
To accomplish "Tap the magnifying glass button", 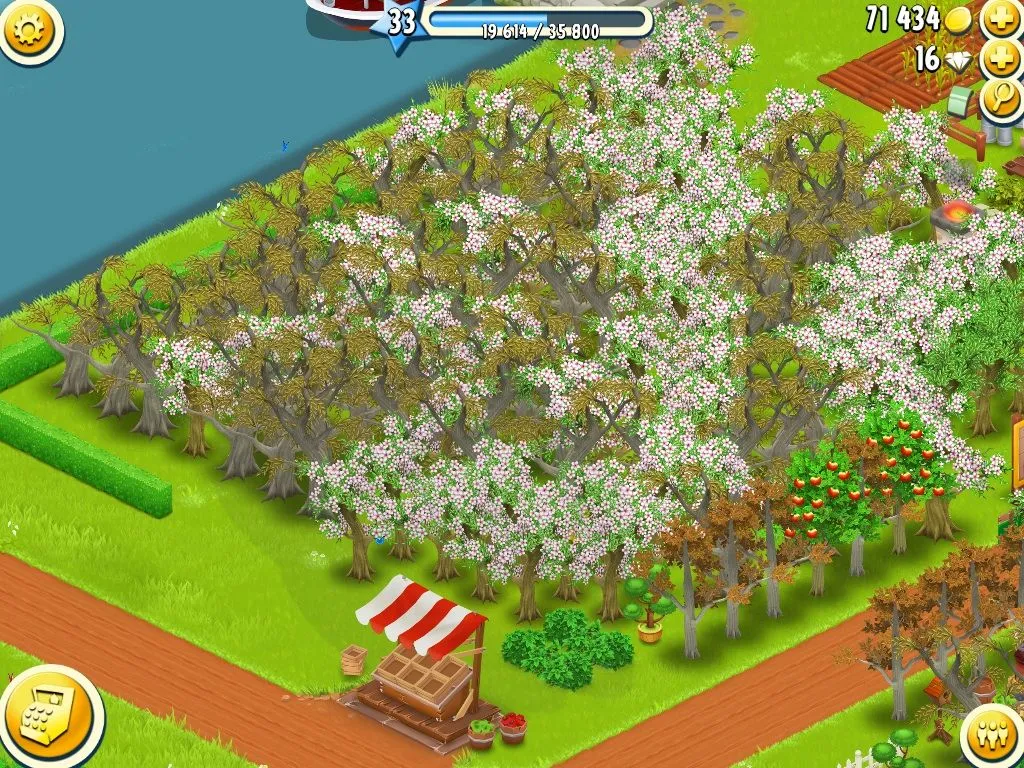I will 1000,98.
